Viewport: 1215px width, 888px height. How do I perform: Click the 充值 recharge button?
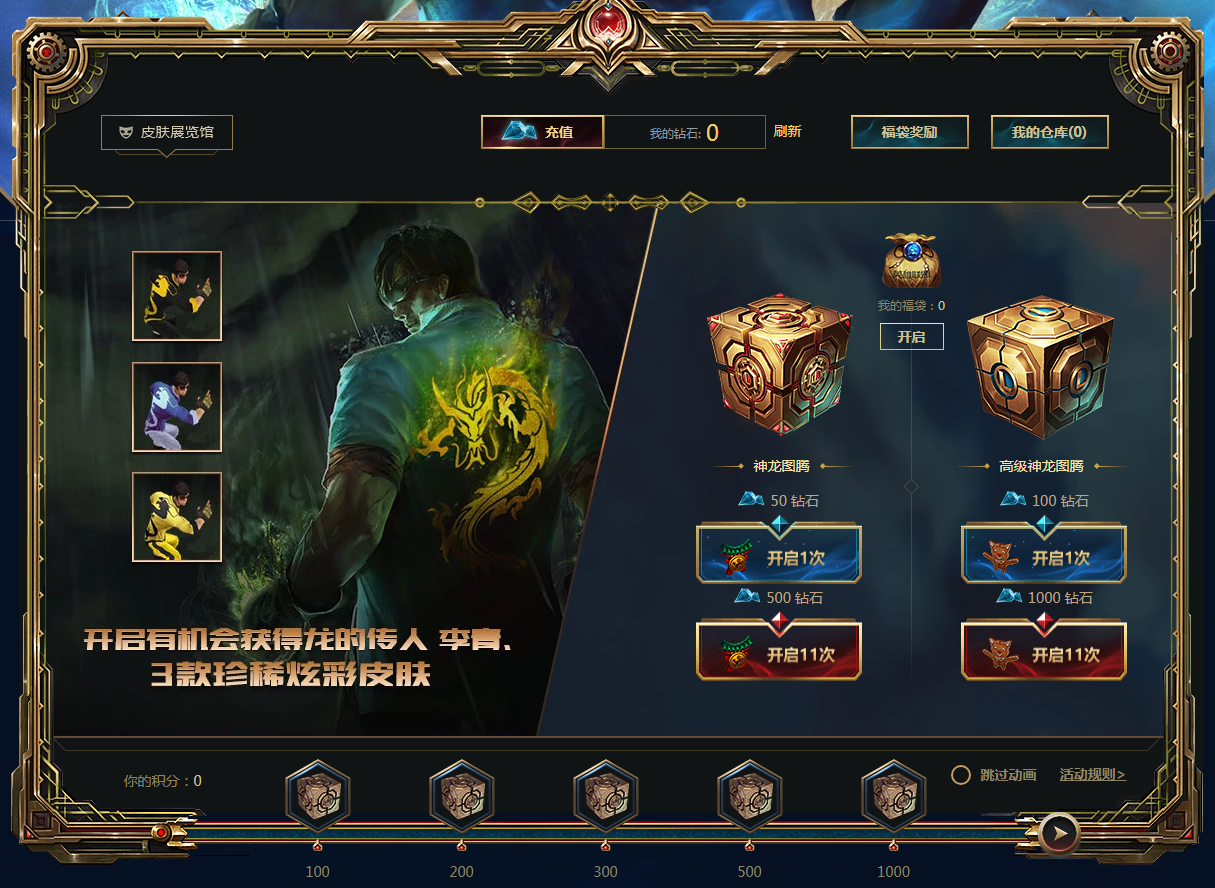[x=543, y=132]
